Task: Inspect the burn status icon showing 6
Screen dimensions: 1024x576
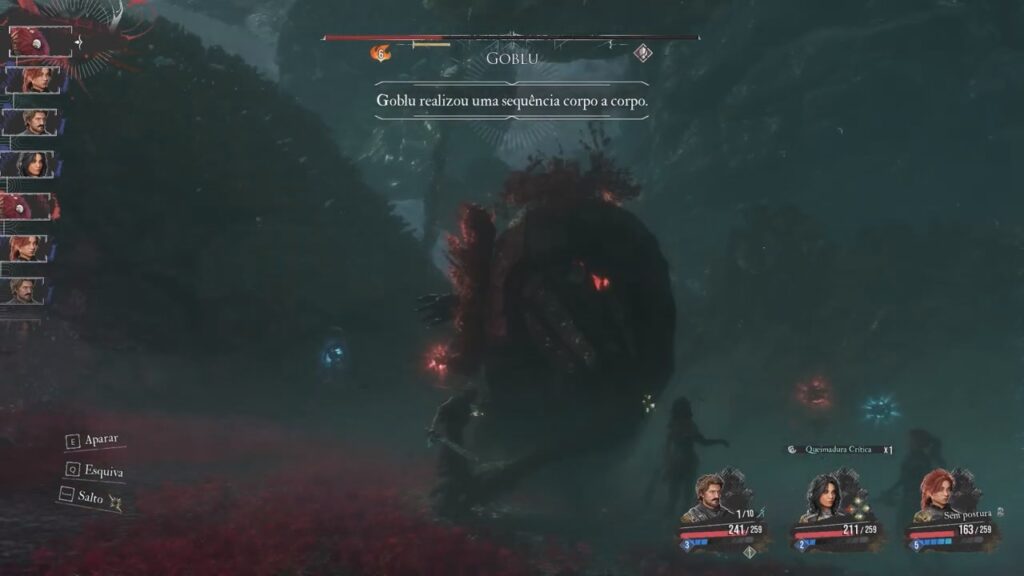Action: [x=381, y=54]
